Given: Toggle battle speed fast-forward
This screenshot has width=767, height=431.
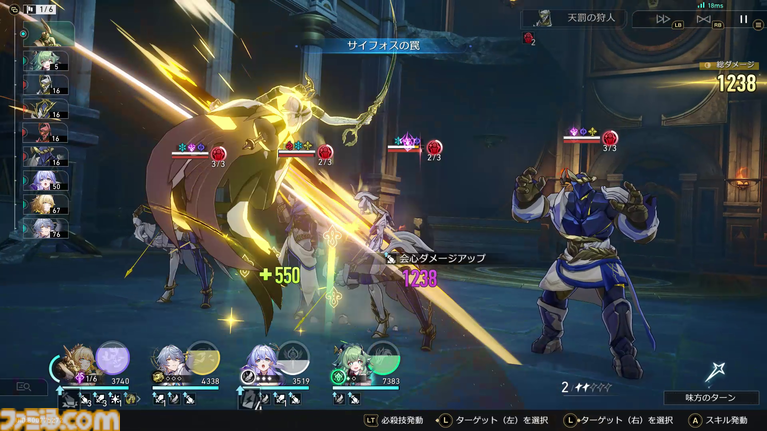Looking at the screenshot, I should [x=663, y=19].
